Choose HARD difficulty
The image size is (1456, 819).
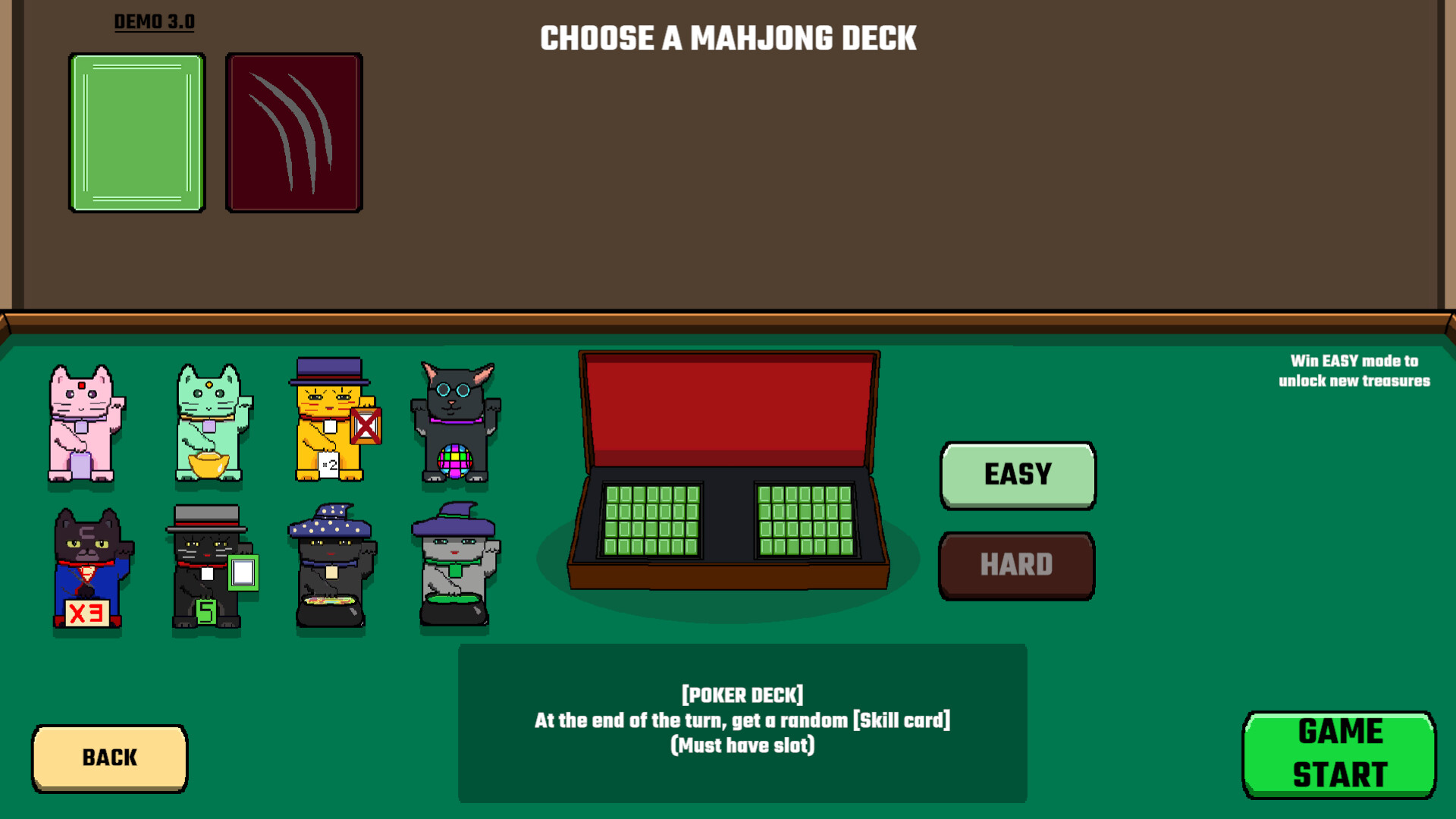click(1017, 565)
